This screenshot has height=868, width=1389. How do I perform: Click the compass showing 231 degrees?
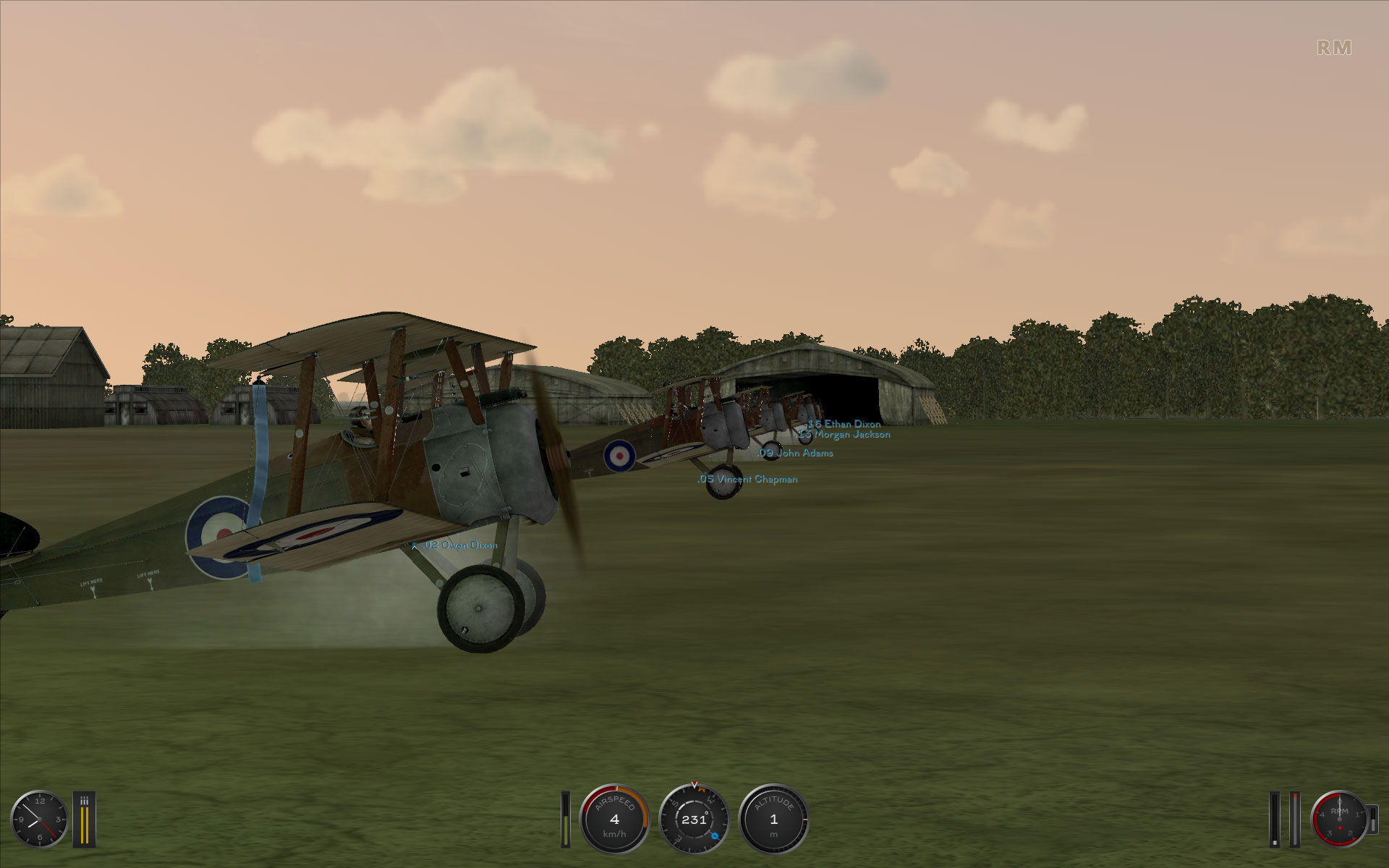[694, 821]
